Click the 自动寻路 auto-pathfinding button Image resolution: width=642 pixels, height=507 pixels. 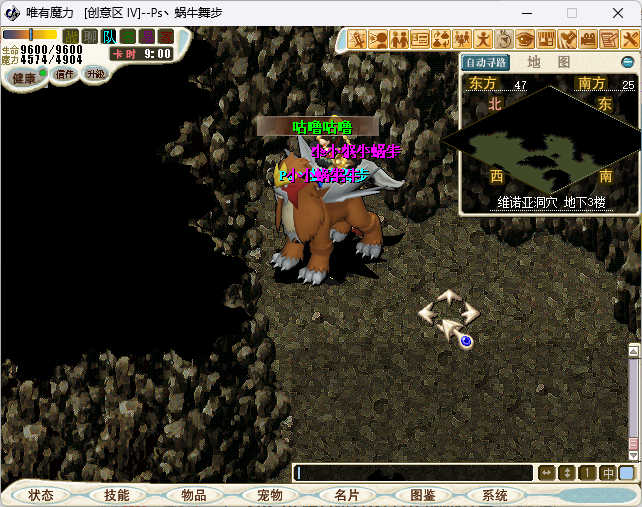486,62
